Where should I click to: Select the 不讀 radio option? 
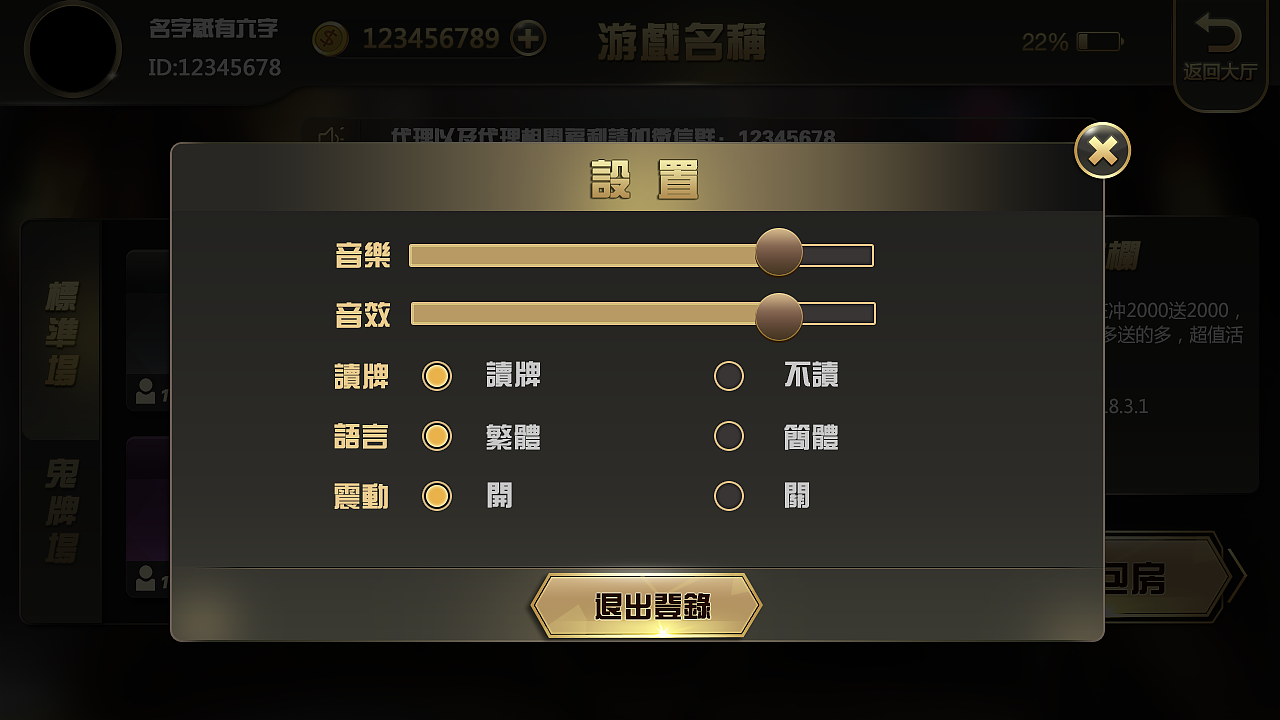pyautogui.click(x=729, y=376)
